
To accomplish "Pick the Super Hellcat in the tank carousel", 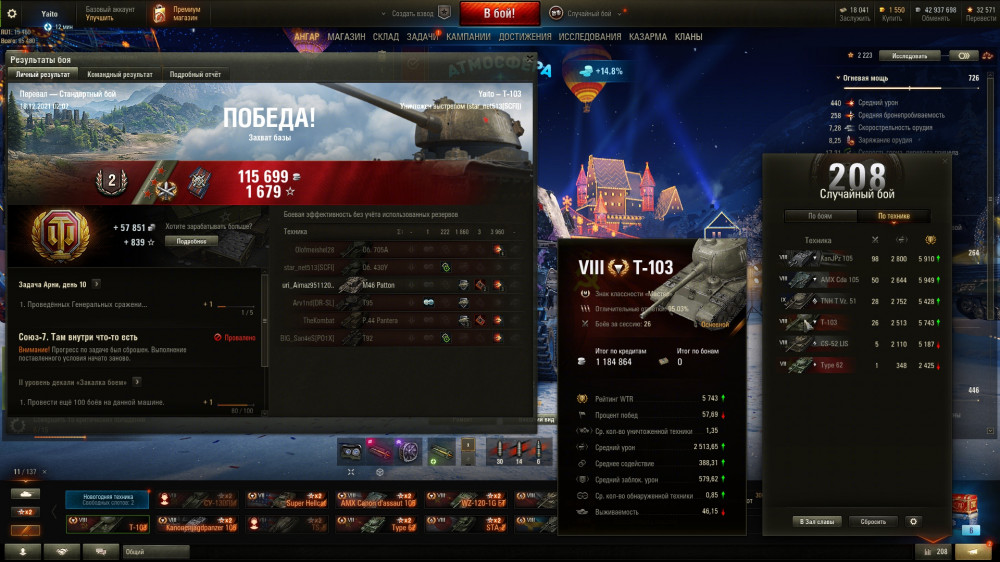I will [289, 500].
